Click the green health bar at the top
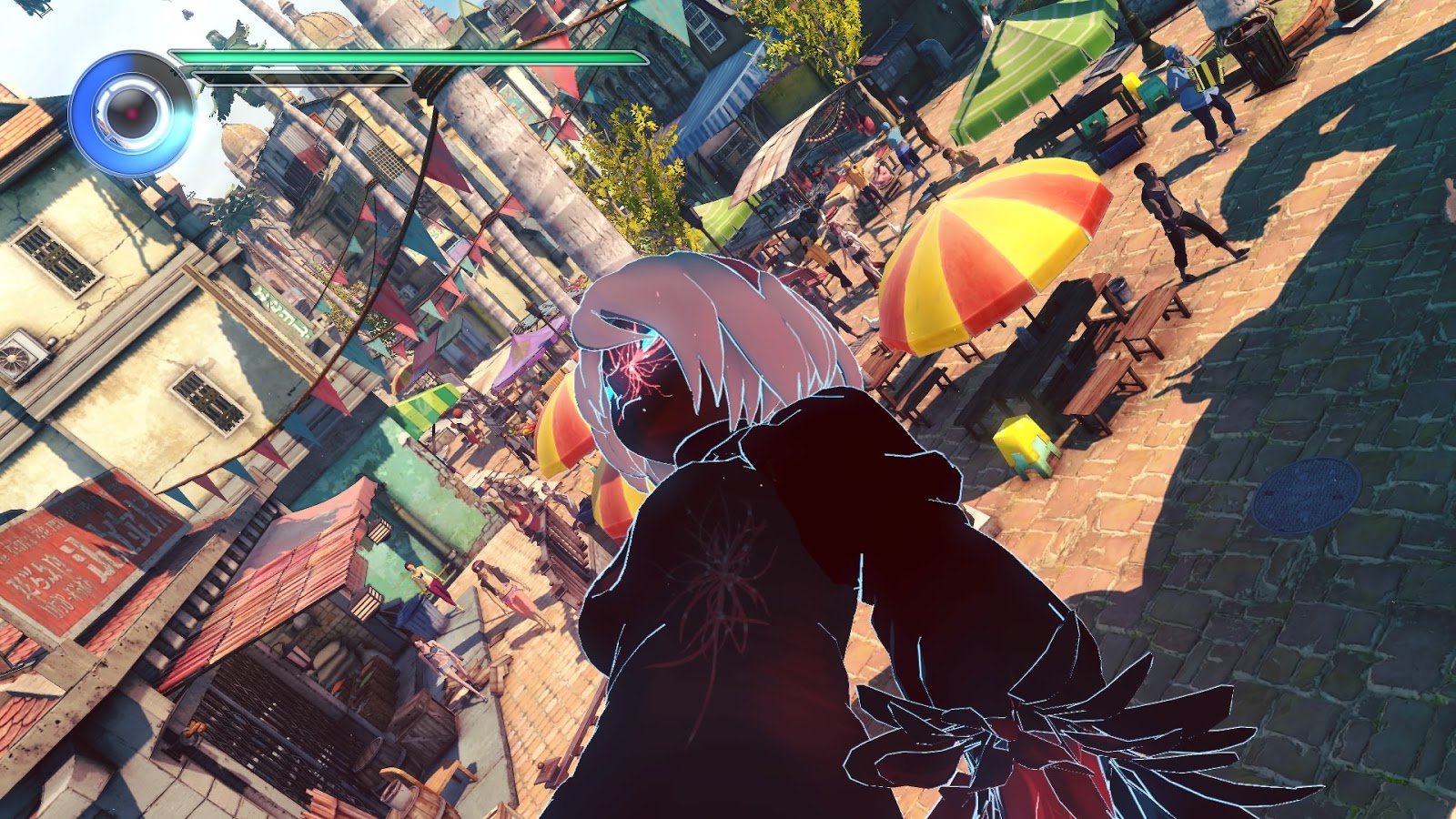Image resolution: width=1456 pixels, height=819 pixels. point(409,56)
